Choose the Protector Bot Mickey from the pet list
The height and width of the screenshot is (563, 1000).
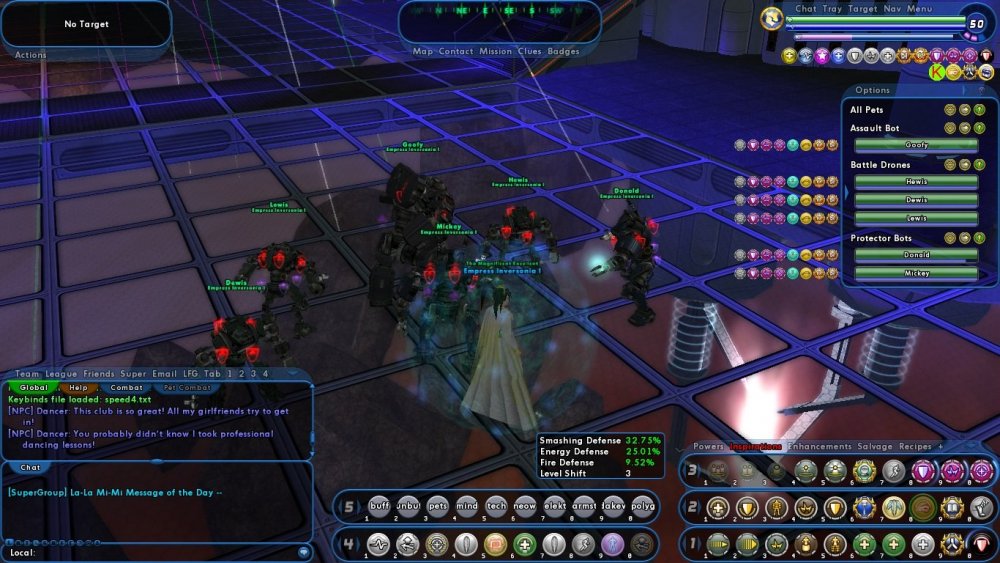tap(915, 273)
